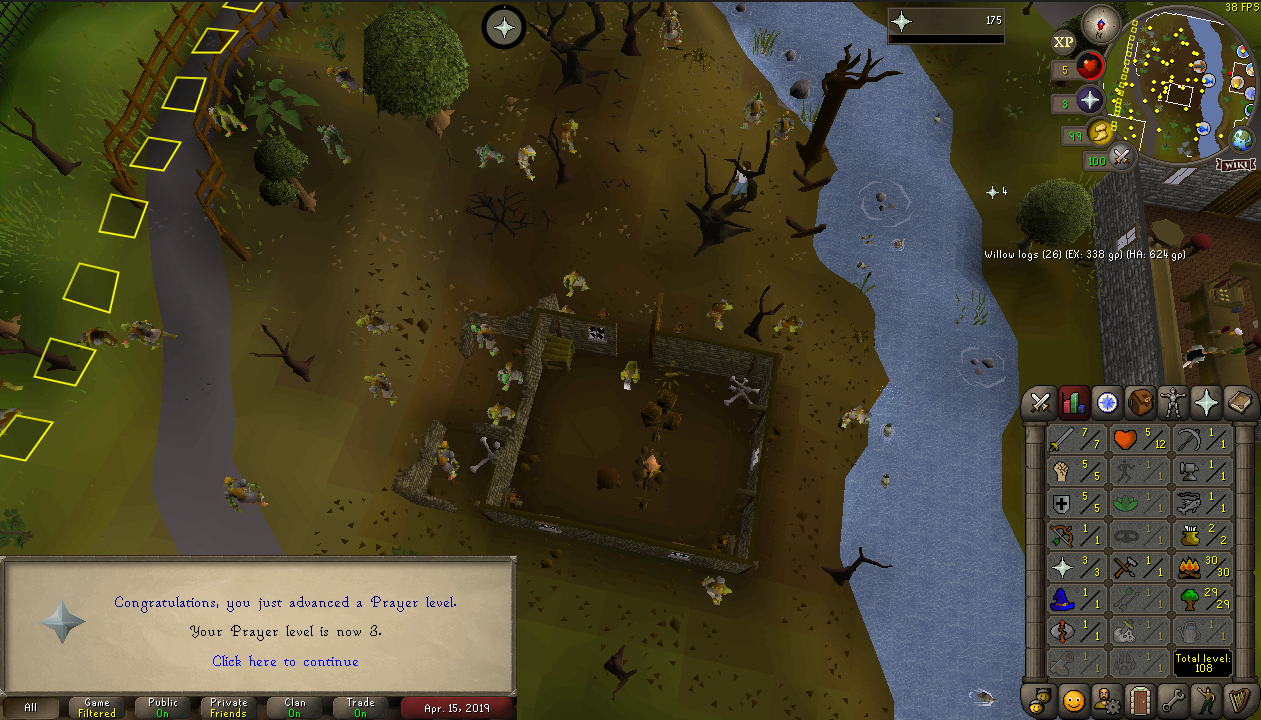Select the Firemaking skill at level 30

1201,568
